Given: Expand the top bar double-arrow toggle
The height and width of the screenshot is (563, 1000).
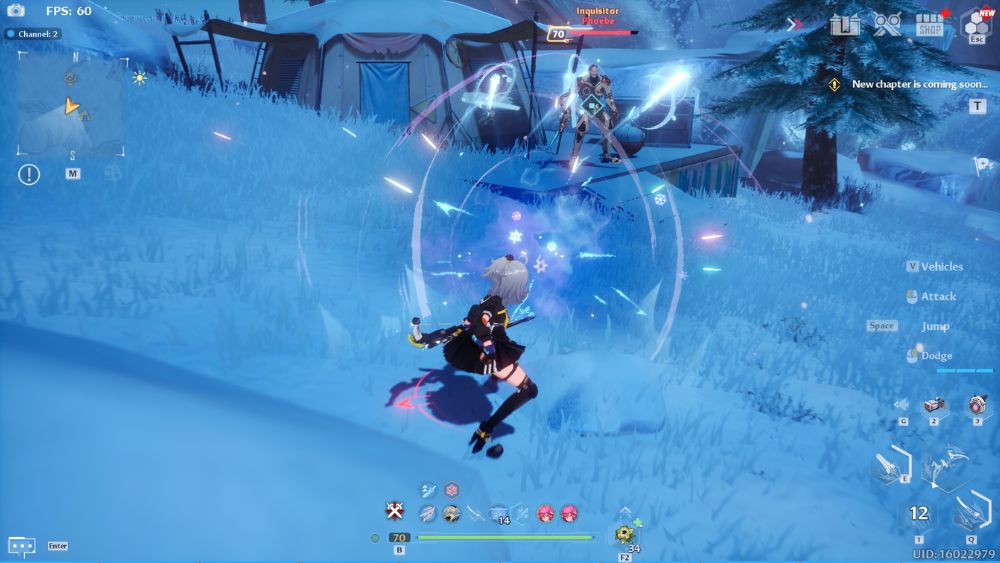Looking at the screenshot, I should pos(795,24).
